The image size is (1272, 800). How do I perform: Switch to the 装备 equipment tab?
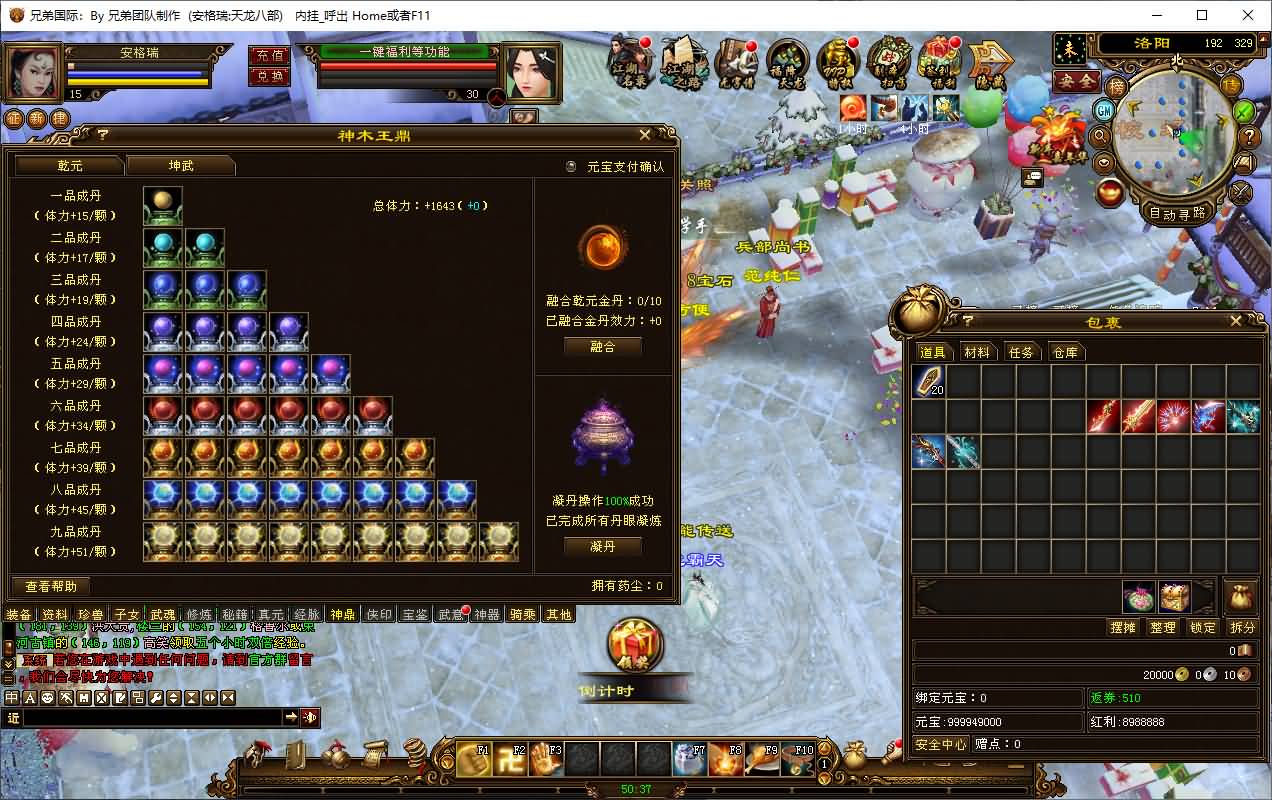19,614
